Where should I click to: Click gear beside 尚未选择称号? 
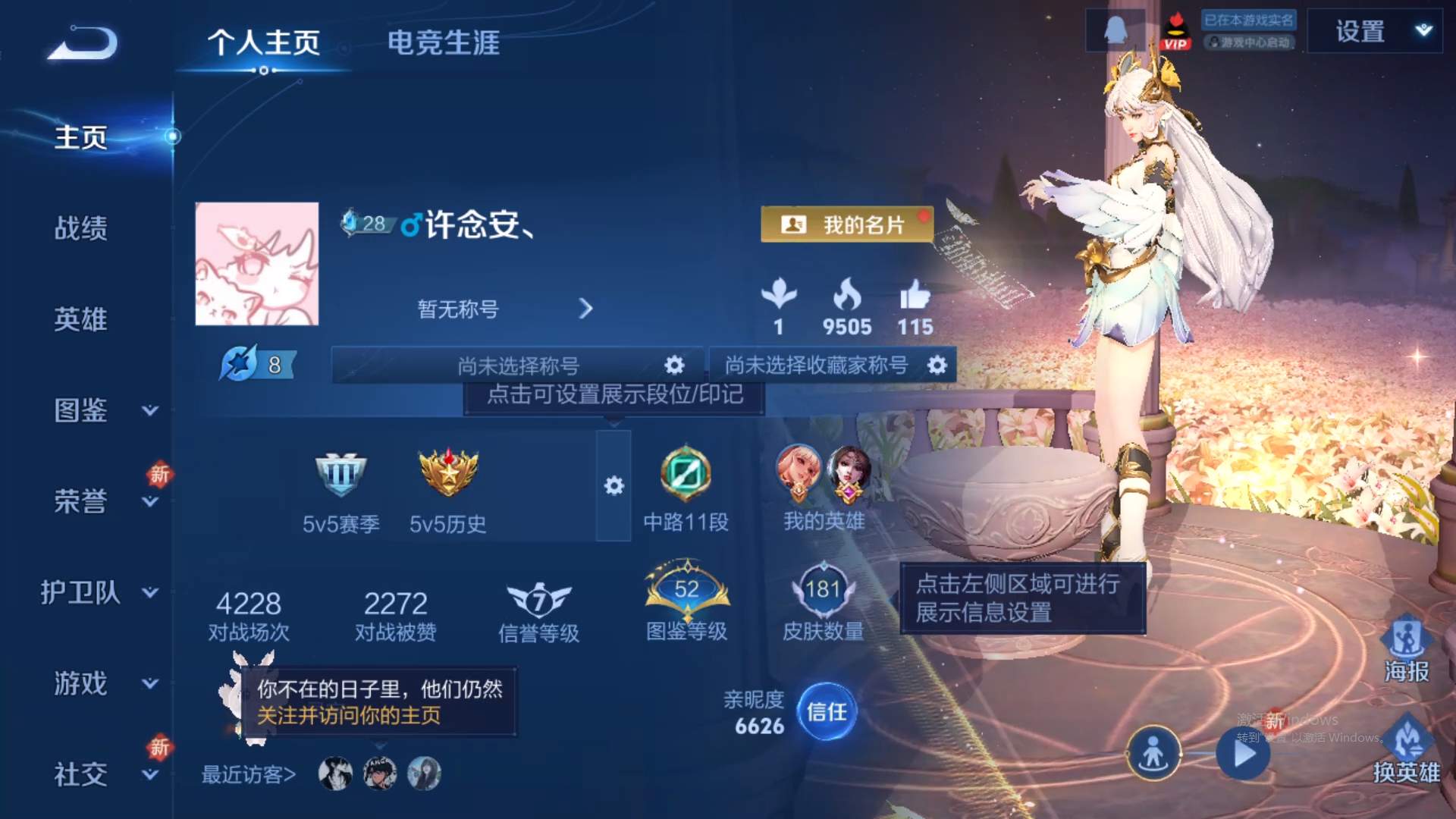[673, 365]
